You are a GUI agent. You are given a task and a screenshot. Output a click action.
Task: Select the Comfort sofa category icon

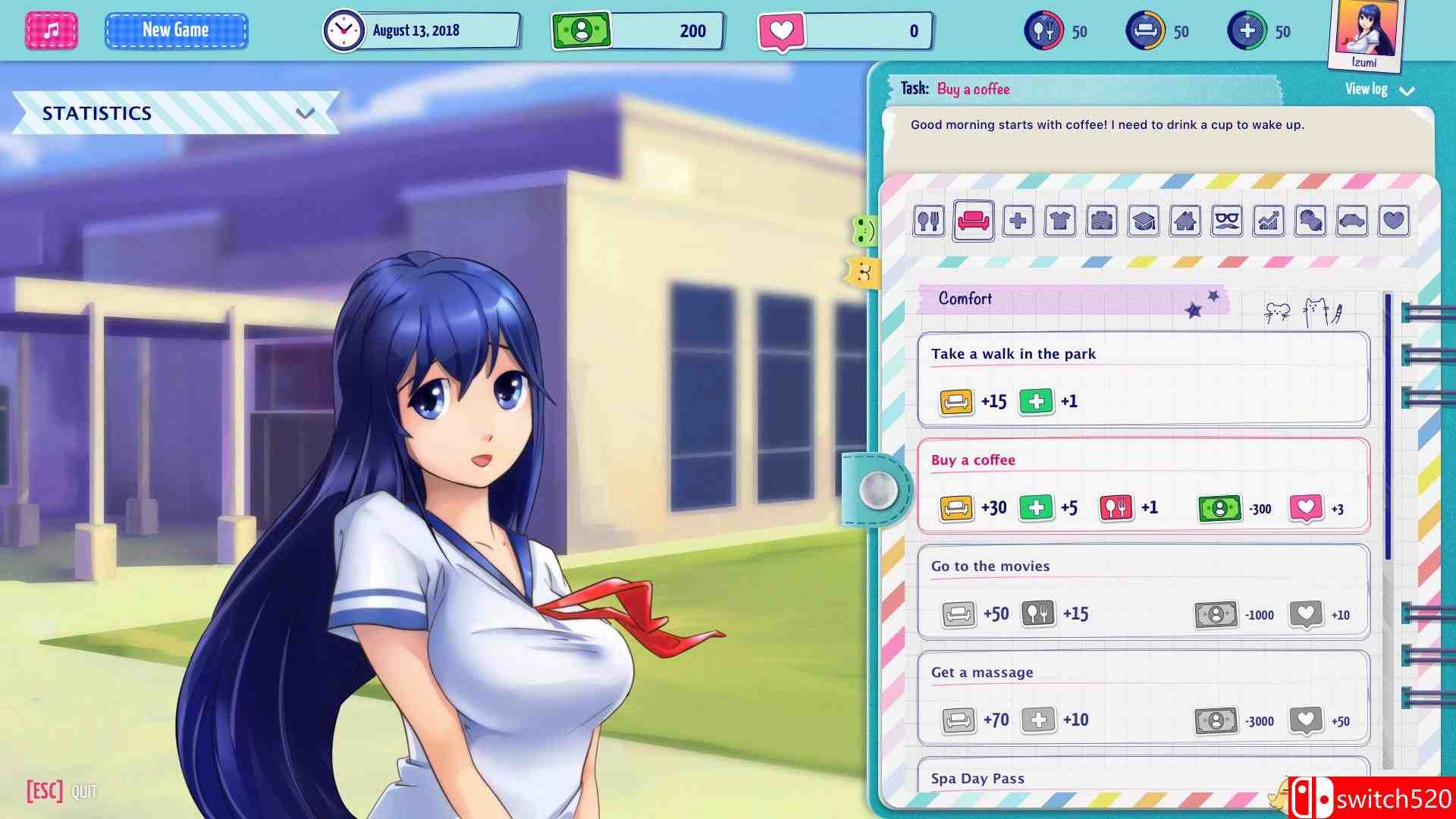click(x=974, y=222)
